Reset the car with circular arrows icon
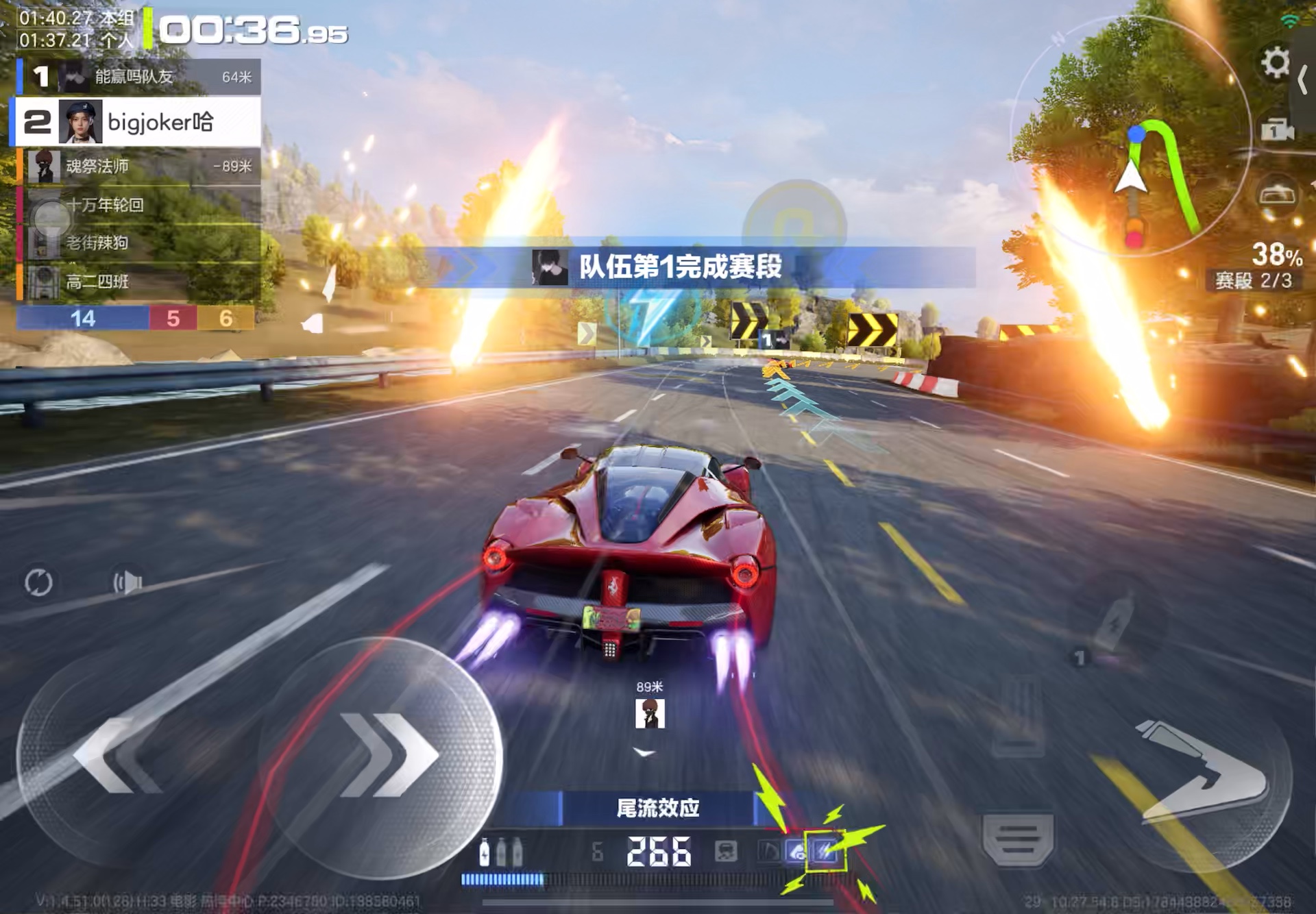 click(38, 582)
